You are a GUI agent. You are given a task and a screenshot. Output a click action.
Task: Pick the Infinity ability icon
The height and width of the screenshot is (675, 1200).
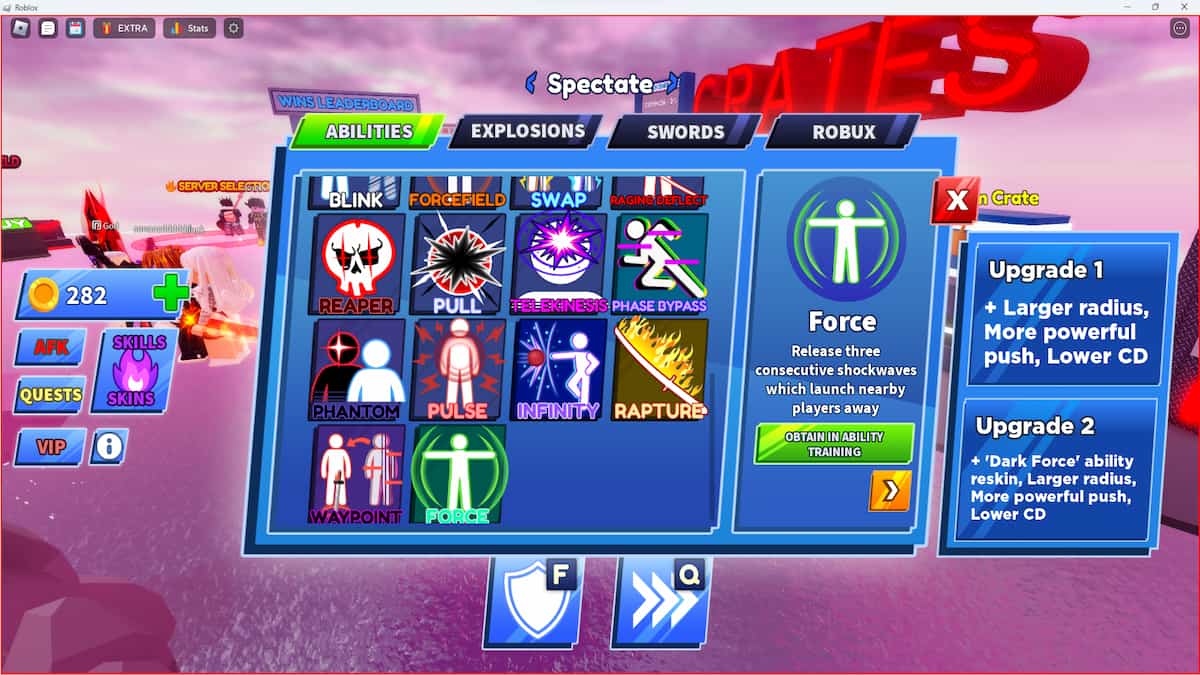(x=559, y=369)
